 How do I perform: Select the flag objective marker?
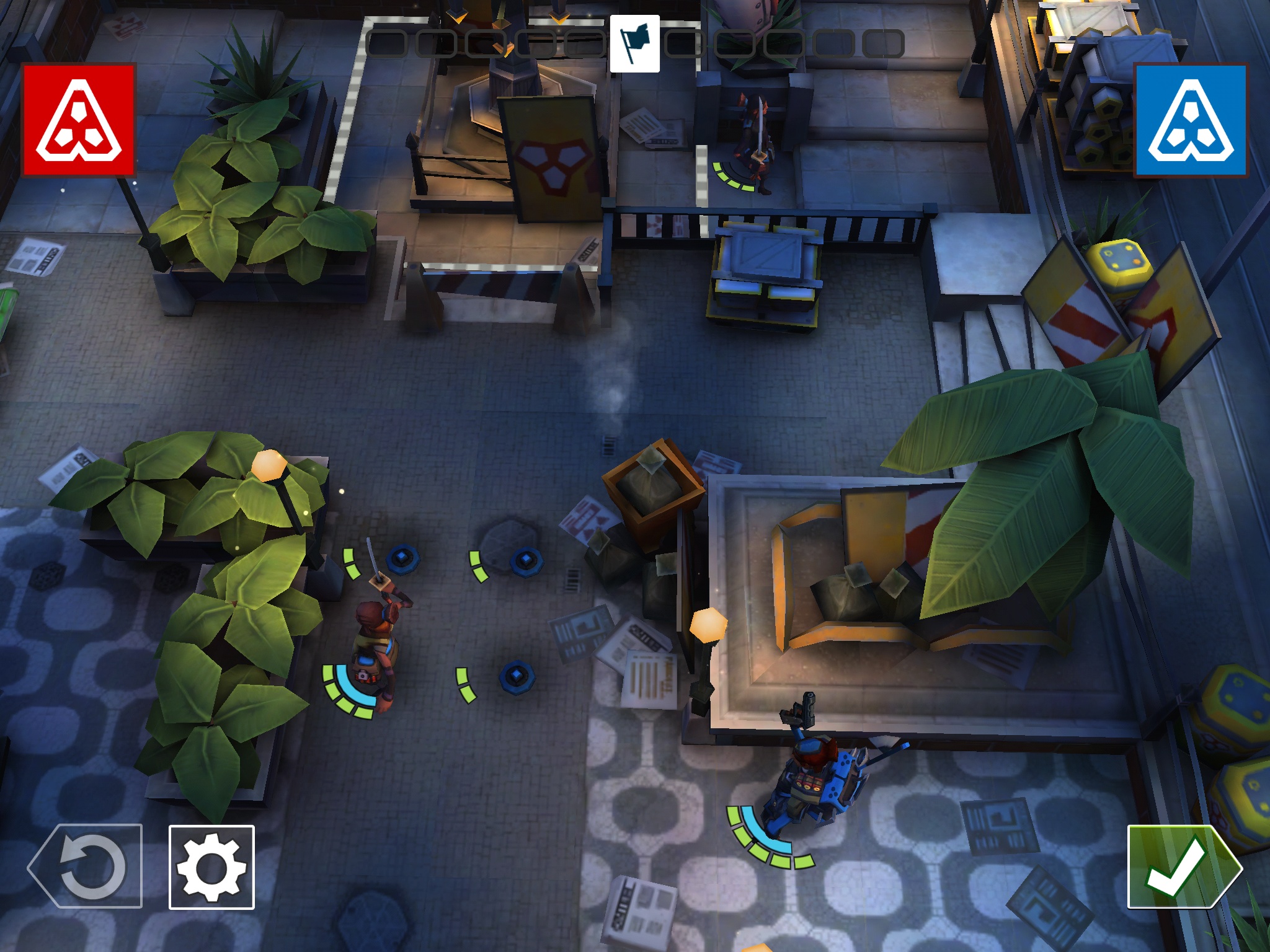point(634,45)
